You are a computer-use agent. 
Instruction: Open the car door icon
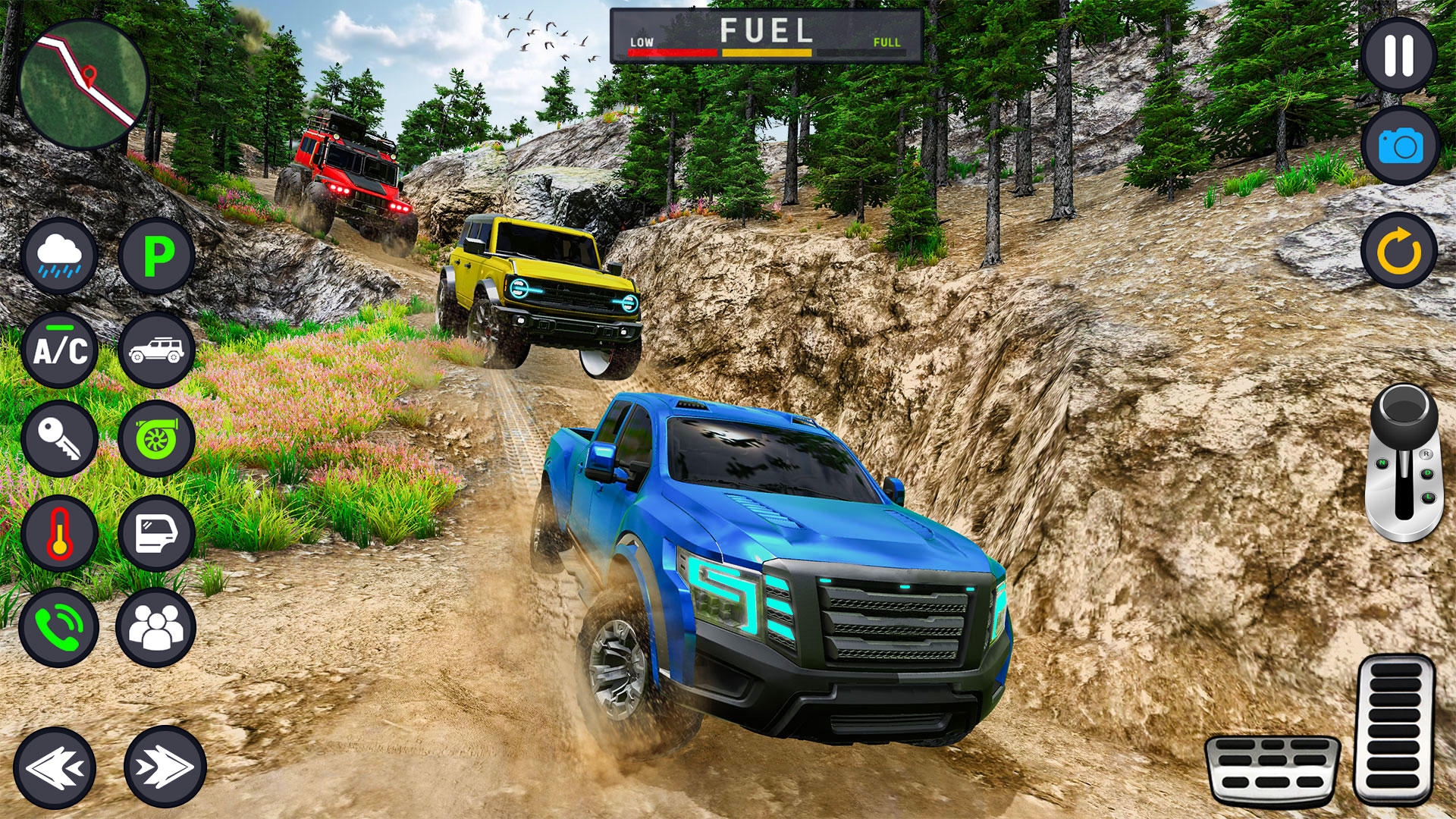pos(157,533)
